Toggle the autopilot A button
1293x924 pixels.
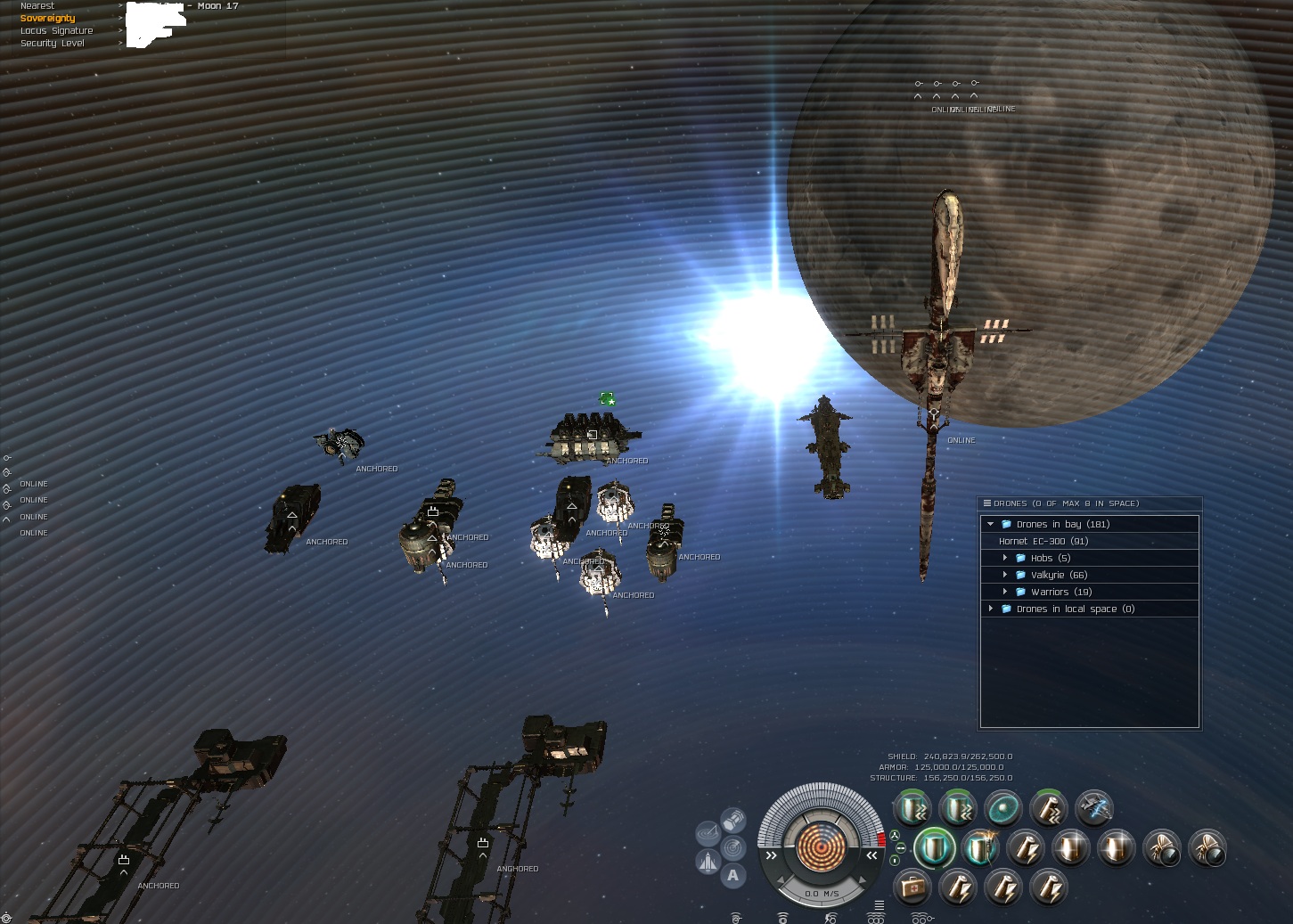coord(732,875)
